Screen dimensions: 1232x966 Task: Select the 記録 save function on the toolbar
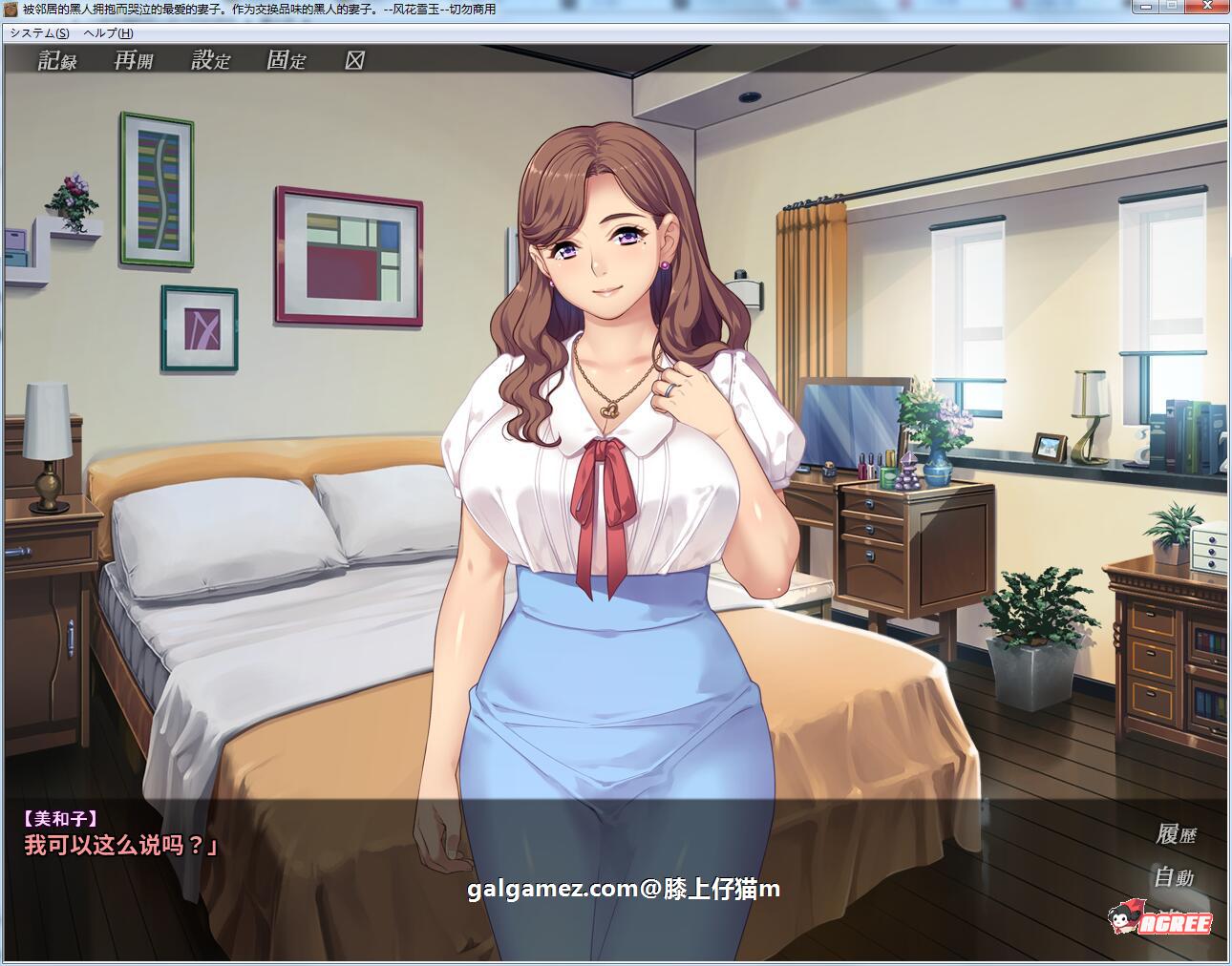pyautogui.click(x=57, y=61)
